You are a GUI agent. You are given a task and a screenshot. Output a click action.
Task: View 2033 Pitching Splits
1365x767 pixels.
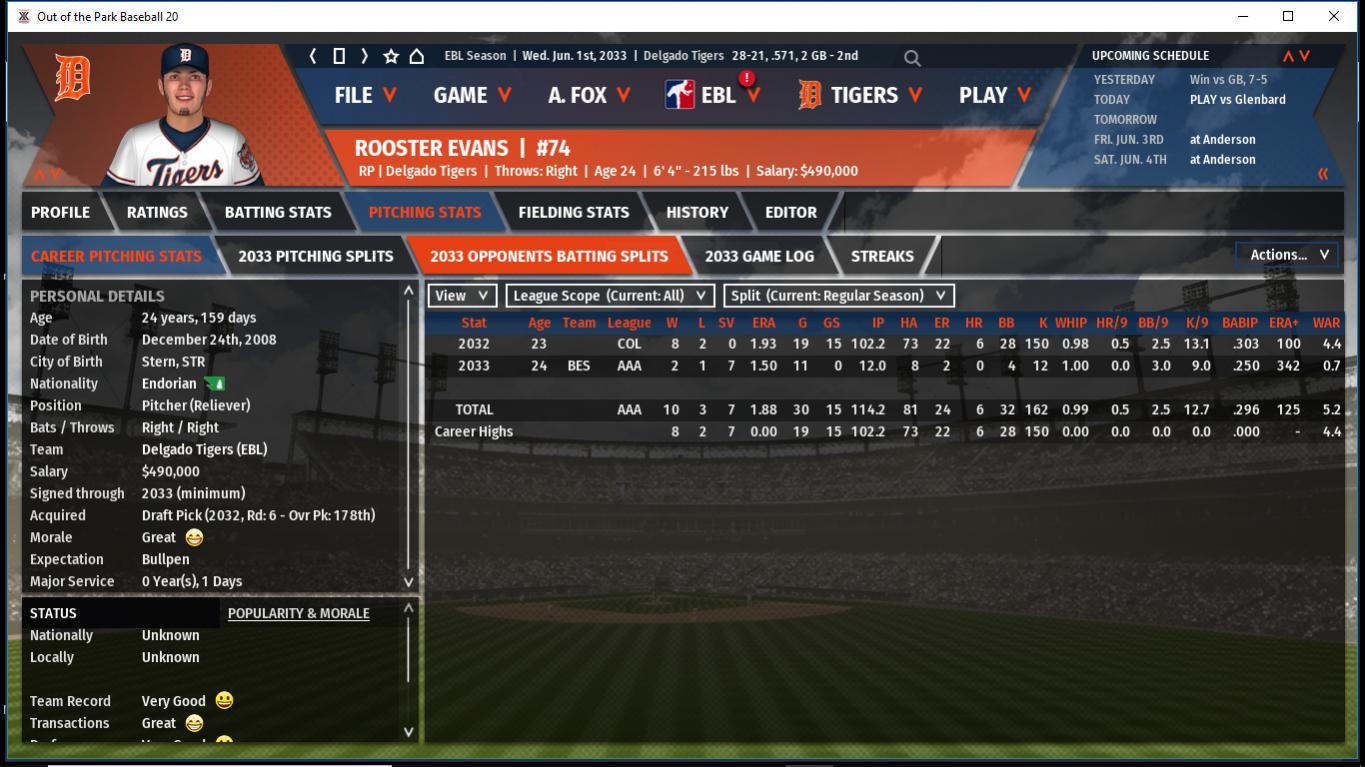(316, 256)
